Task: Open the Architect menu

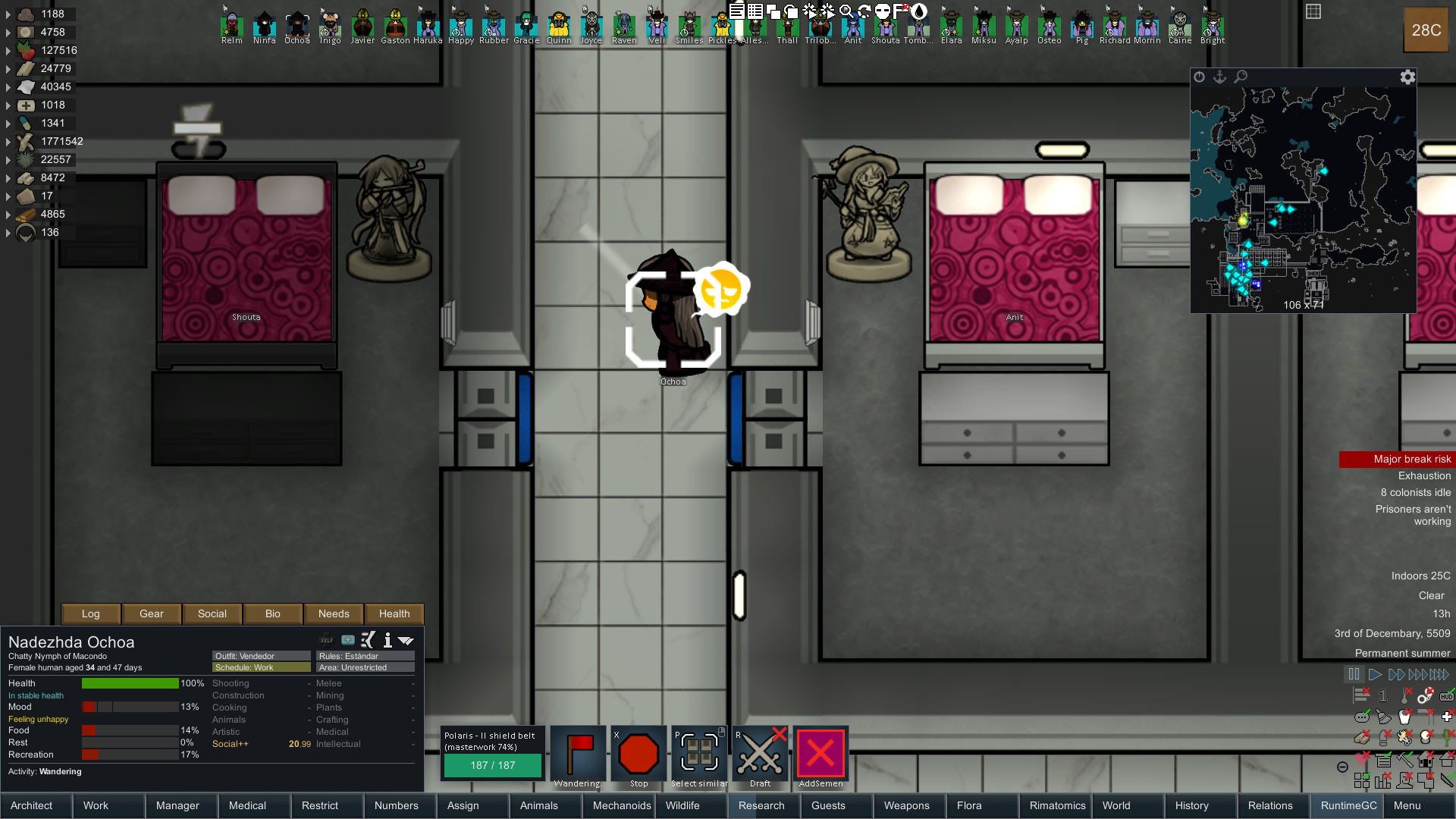Action: coord(32,805)
